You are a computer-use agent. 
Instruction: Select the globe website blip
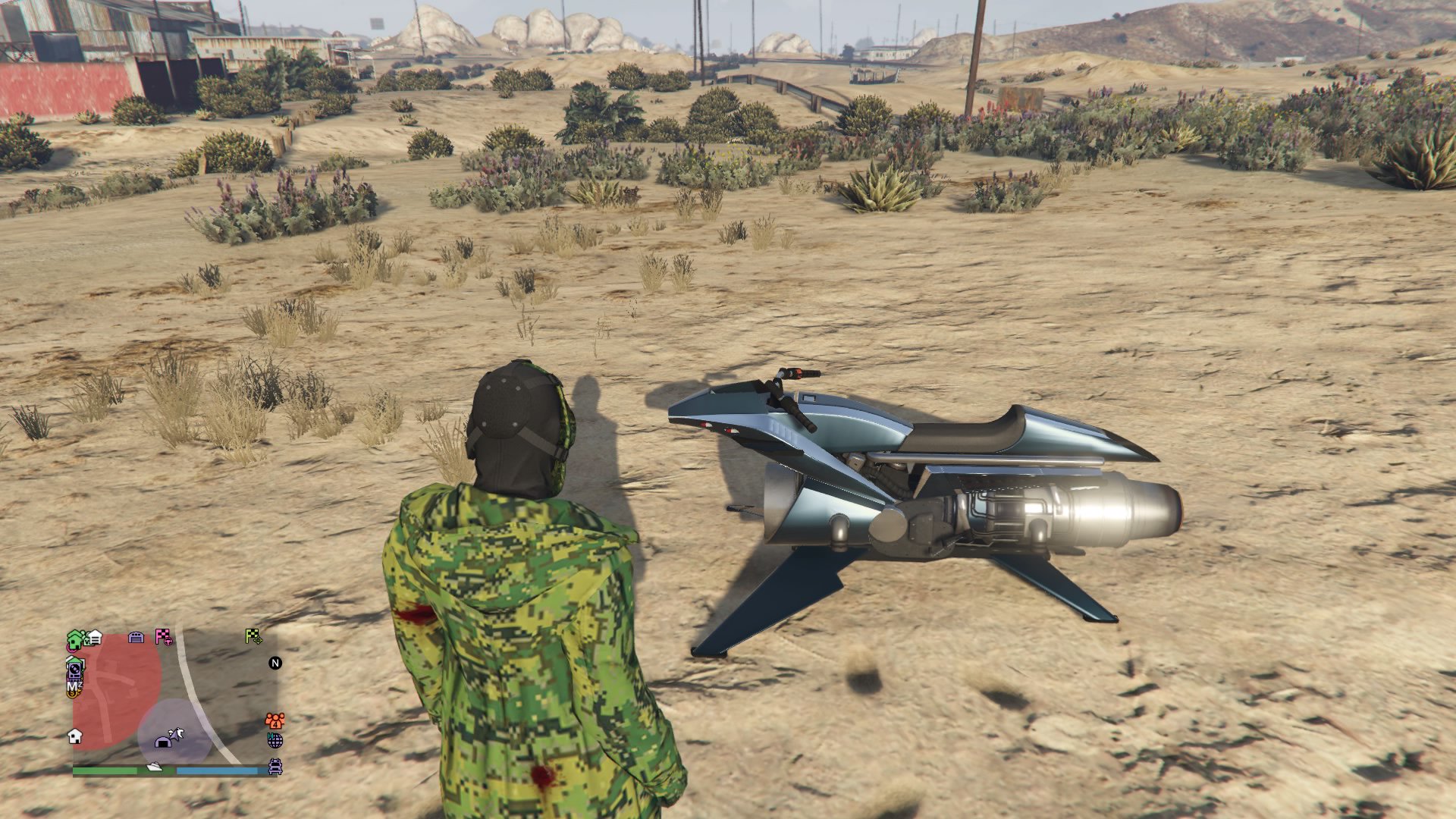[274, 741]
